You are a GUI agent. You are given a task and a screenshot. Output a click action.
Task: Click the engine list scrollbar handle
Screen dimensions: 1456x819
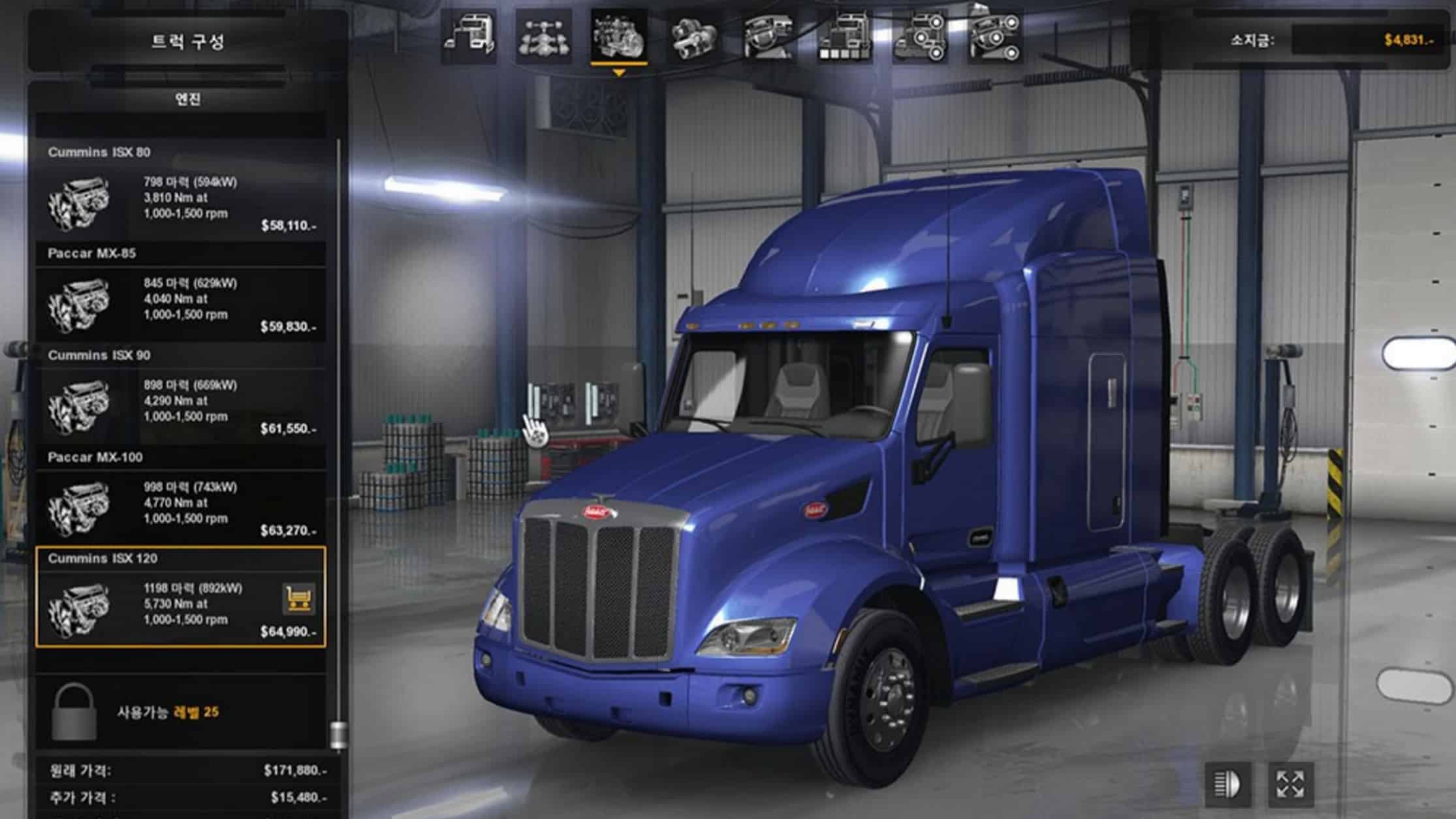point(338,734)
